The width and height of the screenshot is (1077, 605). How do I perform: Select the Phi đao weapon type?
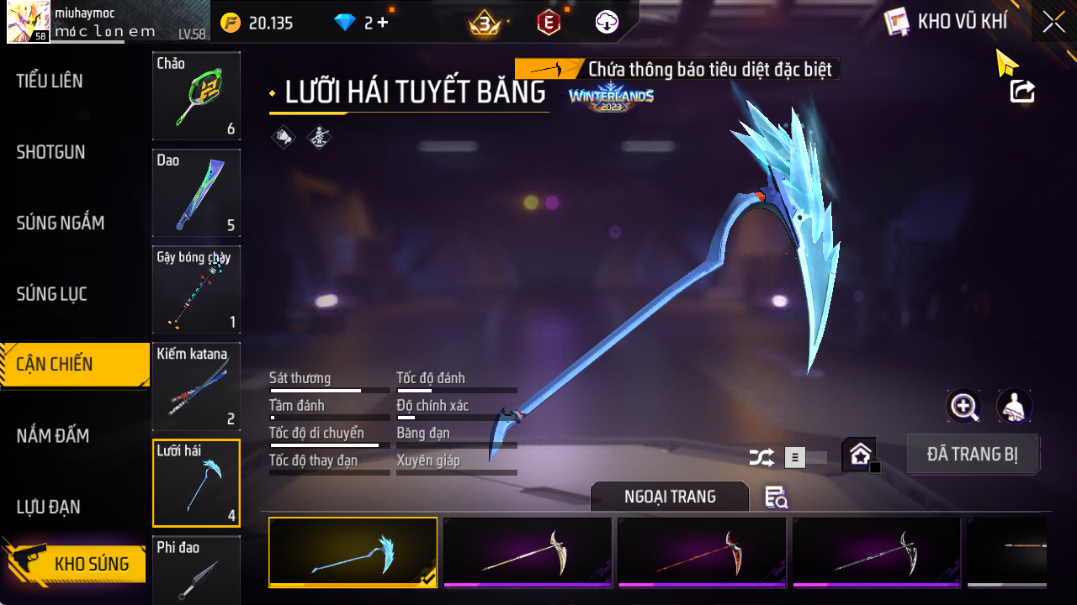coord(196,572)
